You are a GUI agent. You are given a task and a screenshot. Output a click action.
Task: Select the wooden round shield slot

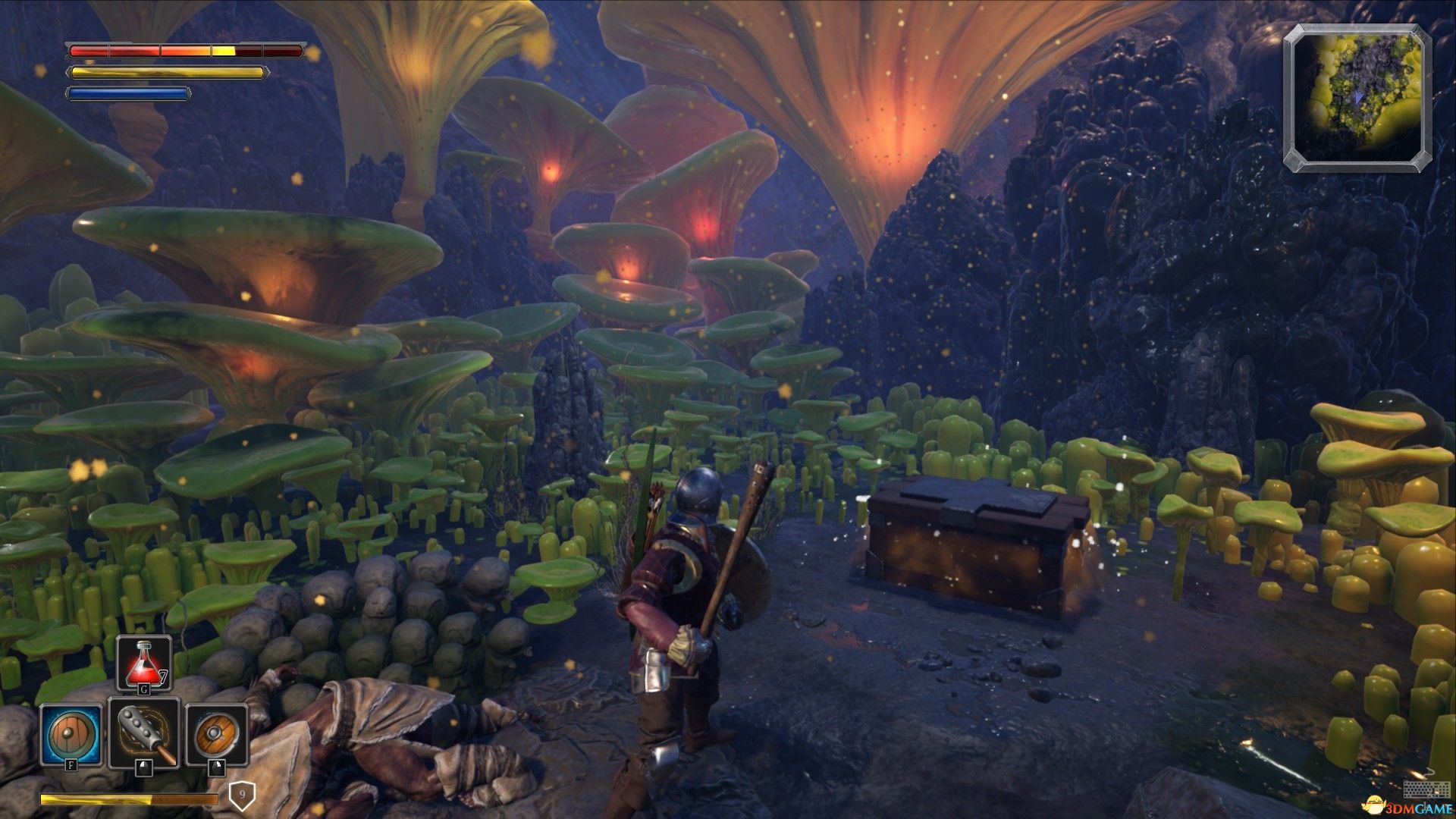coord(216,734)
